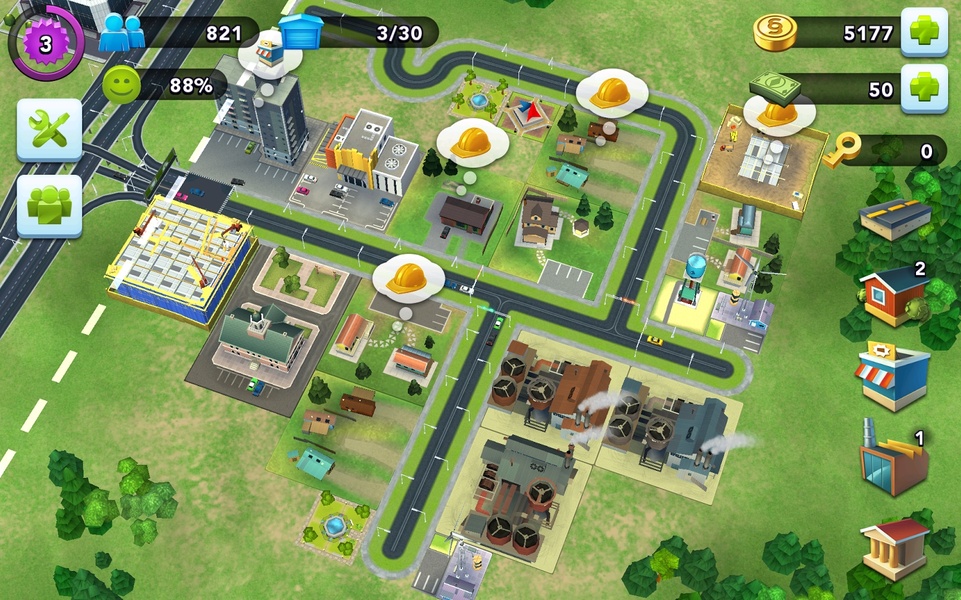Open the wrench and screwdriver tools menu

tap(48, 129)
